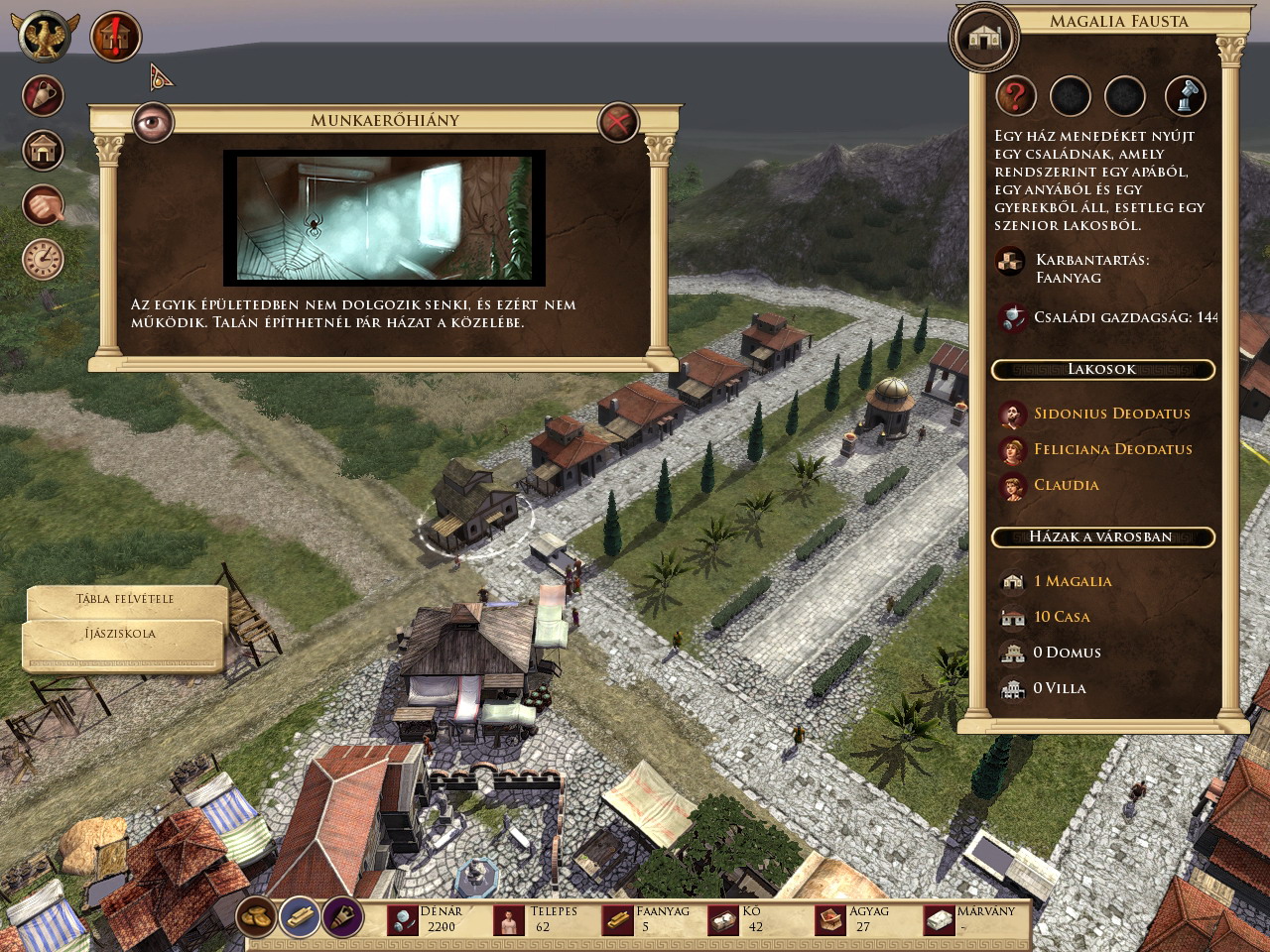Click the eye icon on Munkaerőhiány panel
The image size is (1270, 952).
coord(153,121)
